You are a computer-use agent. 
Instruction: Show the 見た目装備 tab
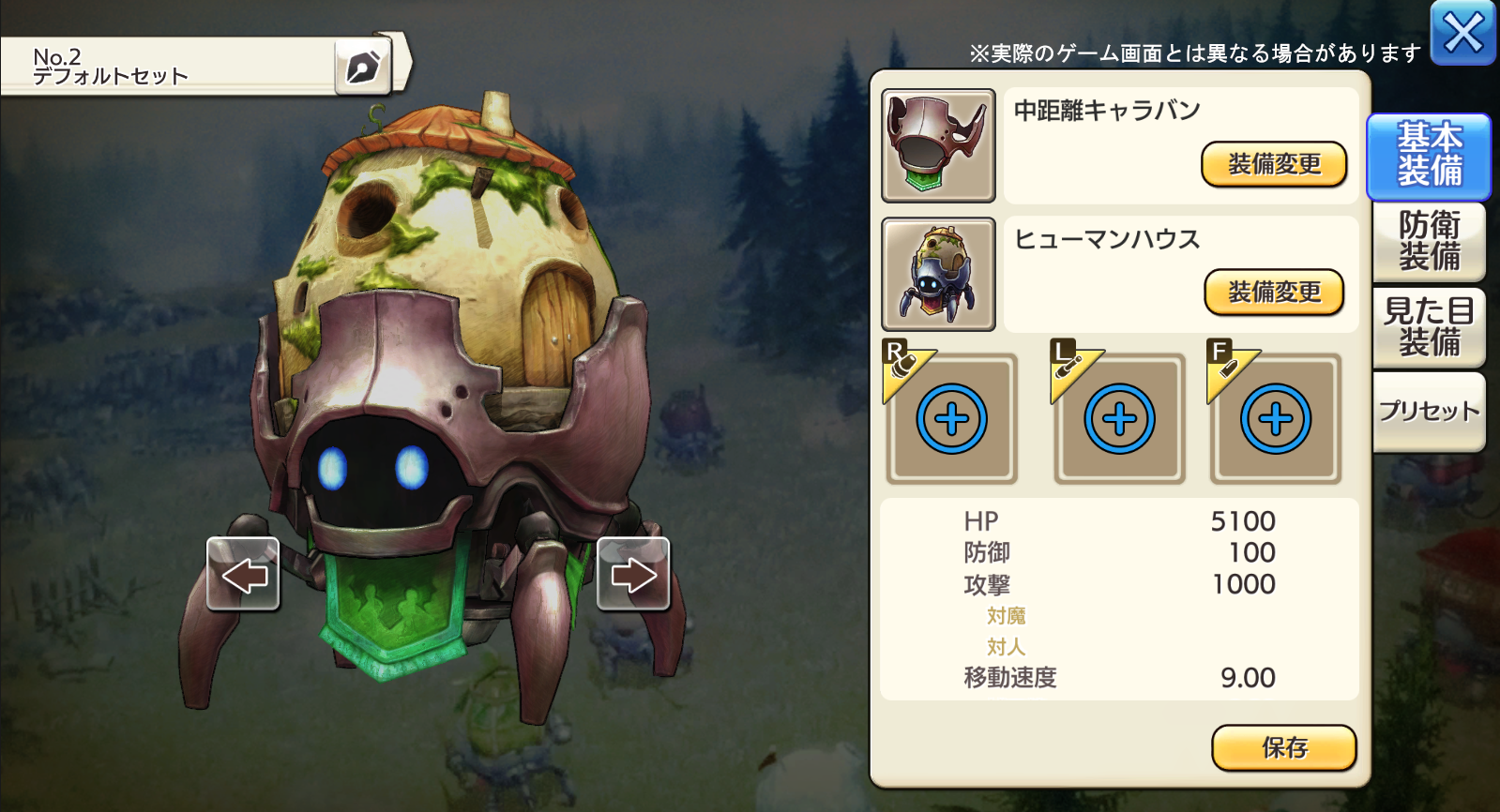1429,326
